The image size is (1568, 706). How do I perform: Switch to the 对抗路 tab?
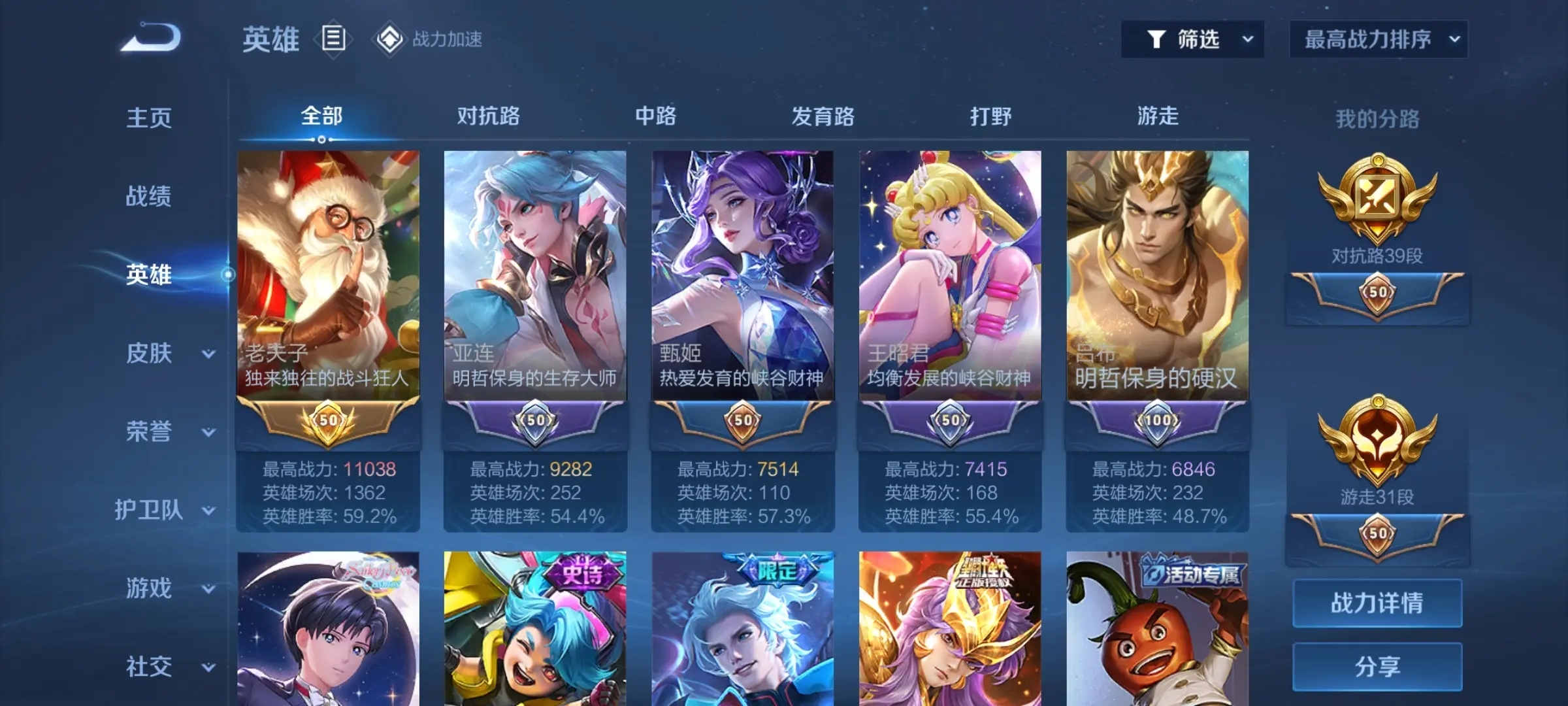click(488, 116)
